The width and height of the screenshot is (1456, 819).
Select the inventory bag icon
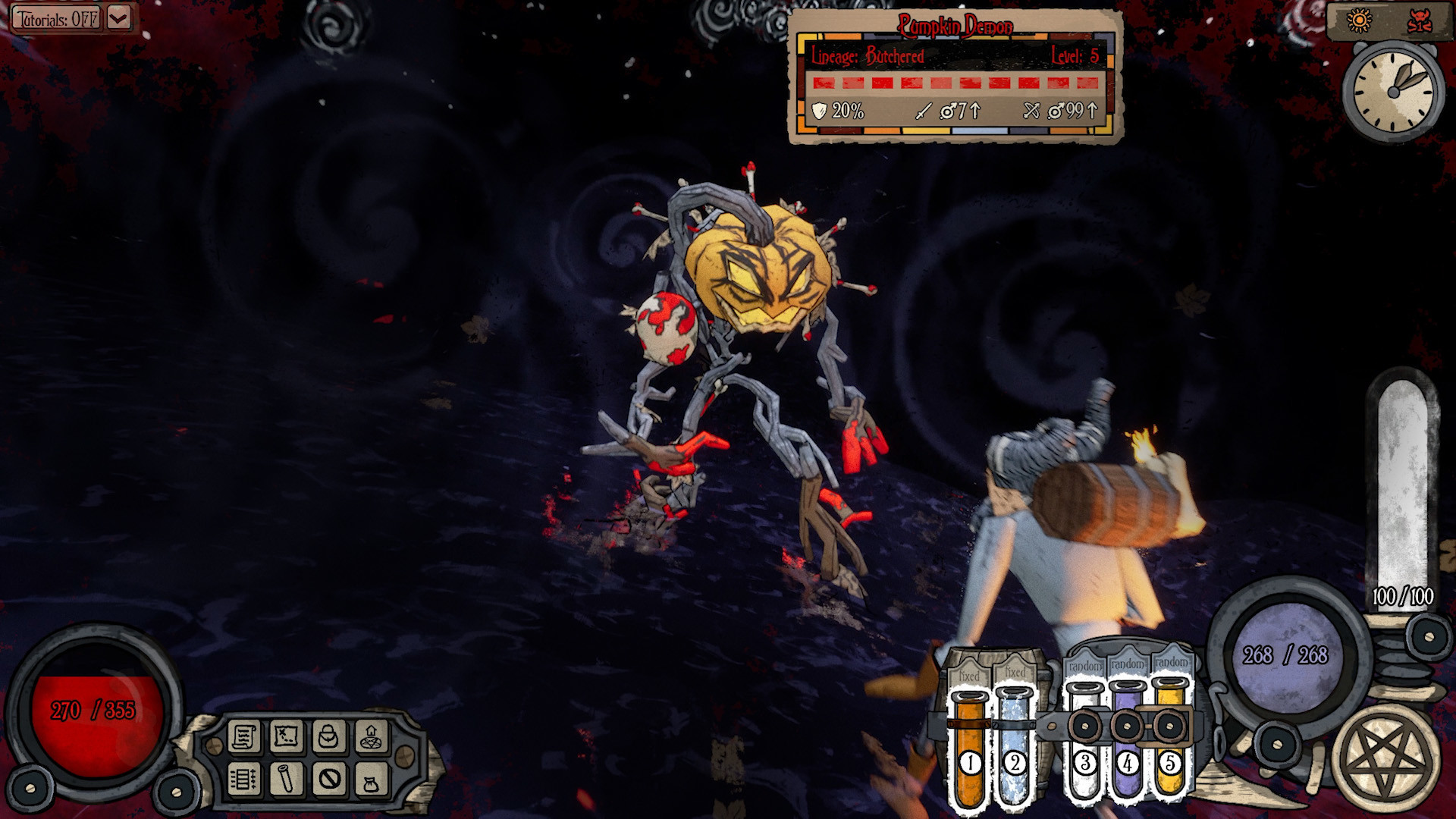(x=330, y=737)
